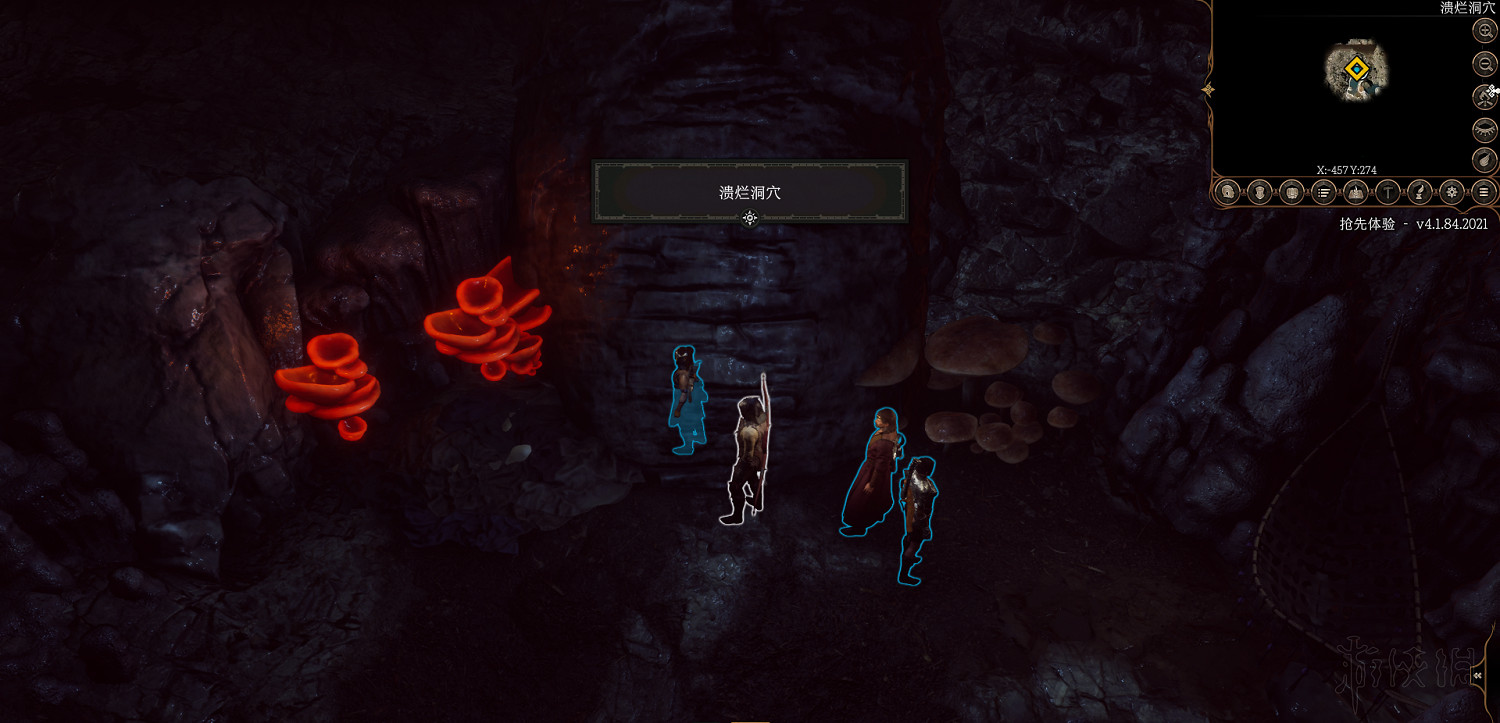Click the X:-457 Y:274 coordinates display
Viewport: 1500px width, 723px height.
(1346, 169)
